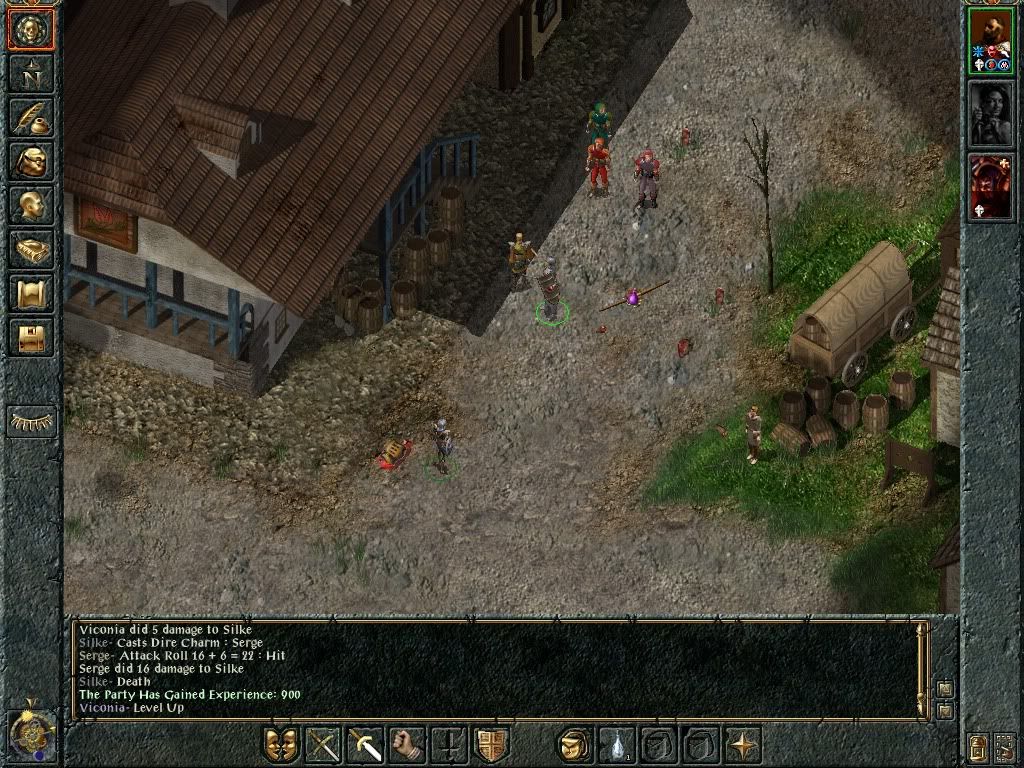This screenshot has width=1024, height=768.
Task: Open special abilities with the star button
Action: click(742, 745)
